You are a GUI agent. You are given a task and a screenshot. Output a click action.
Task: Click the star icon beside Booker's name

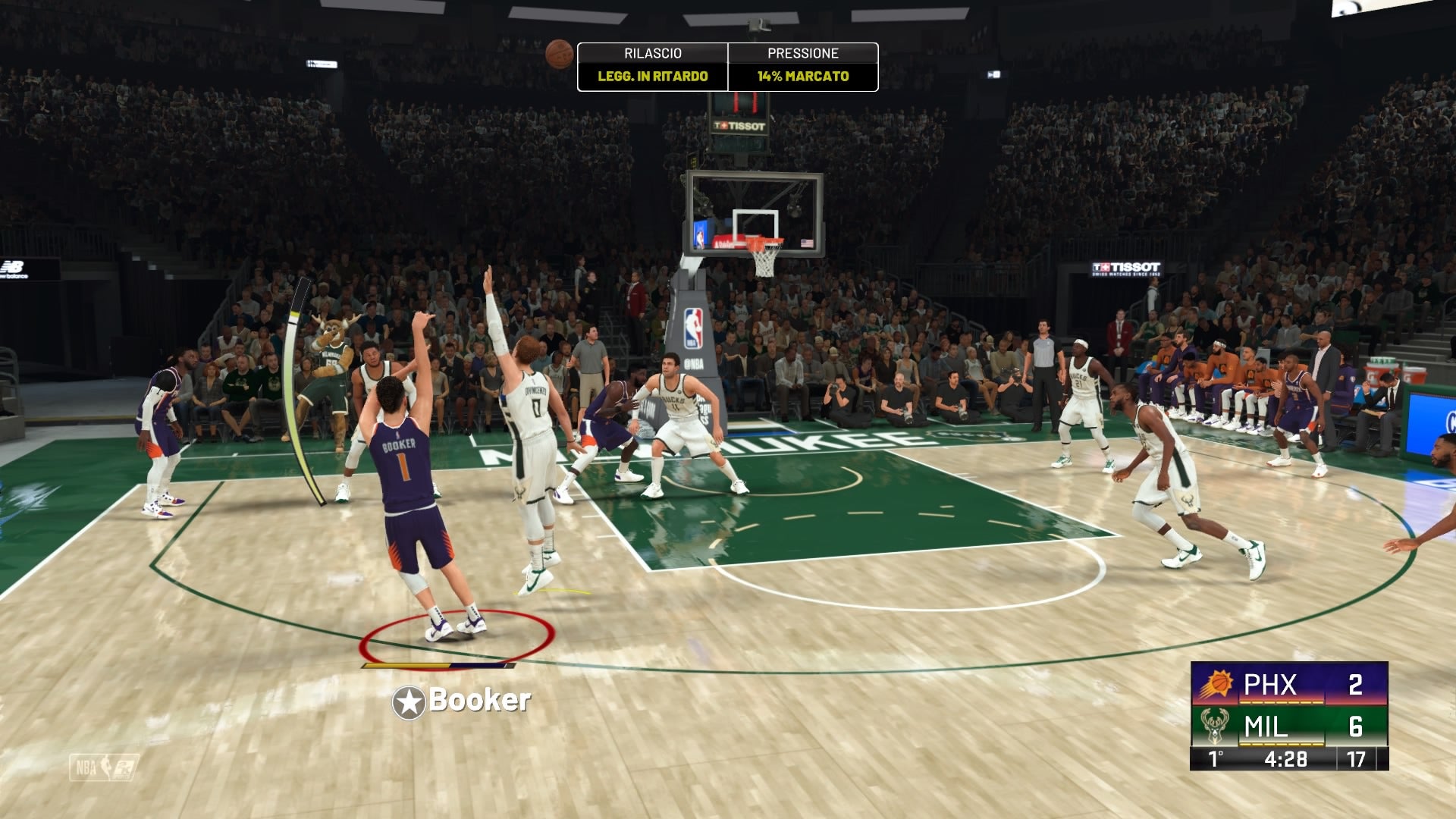click(409, 701)
